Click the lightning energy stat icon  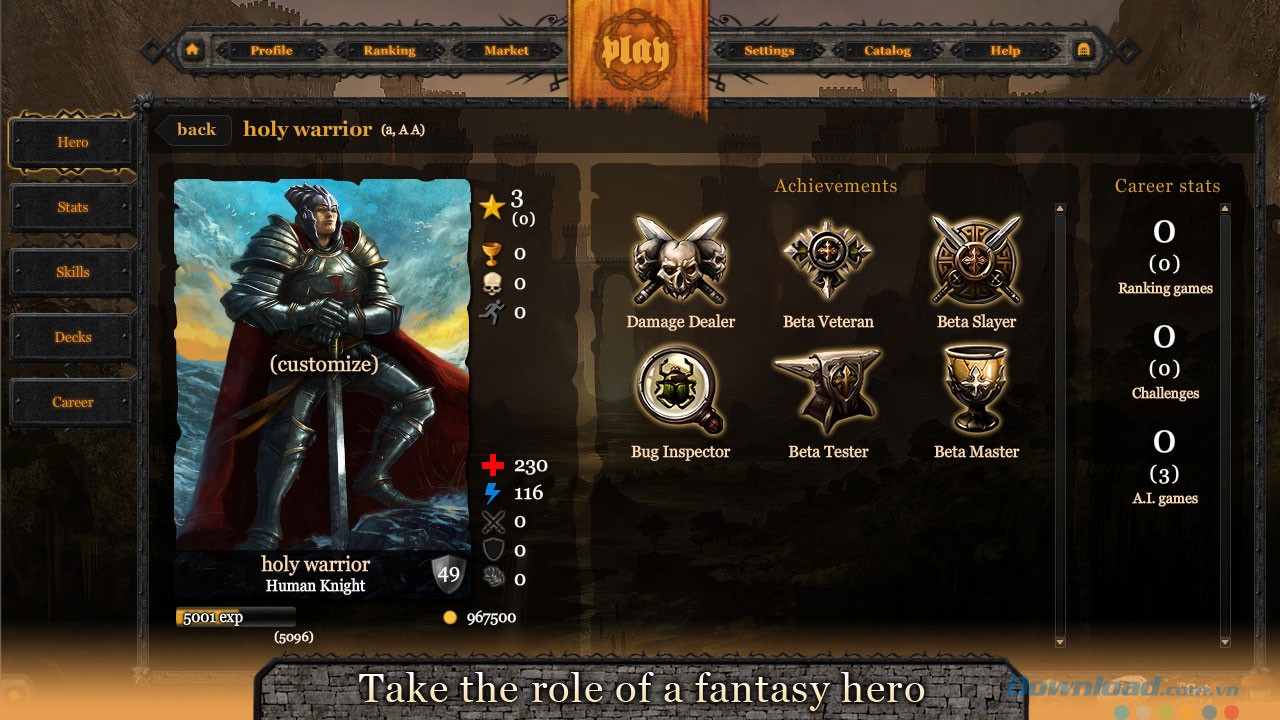pos(493,492)
